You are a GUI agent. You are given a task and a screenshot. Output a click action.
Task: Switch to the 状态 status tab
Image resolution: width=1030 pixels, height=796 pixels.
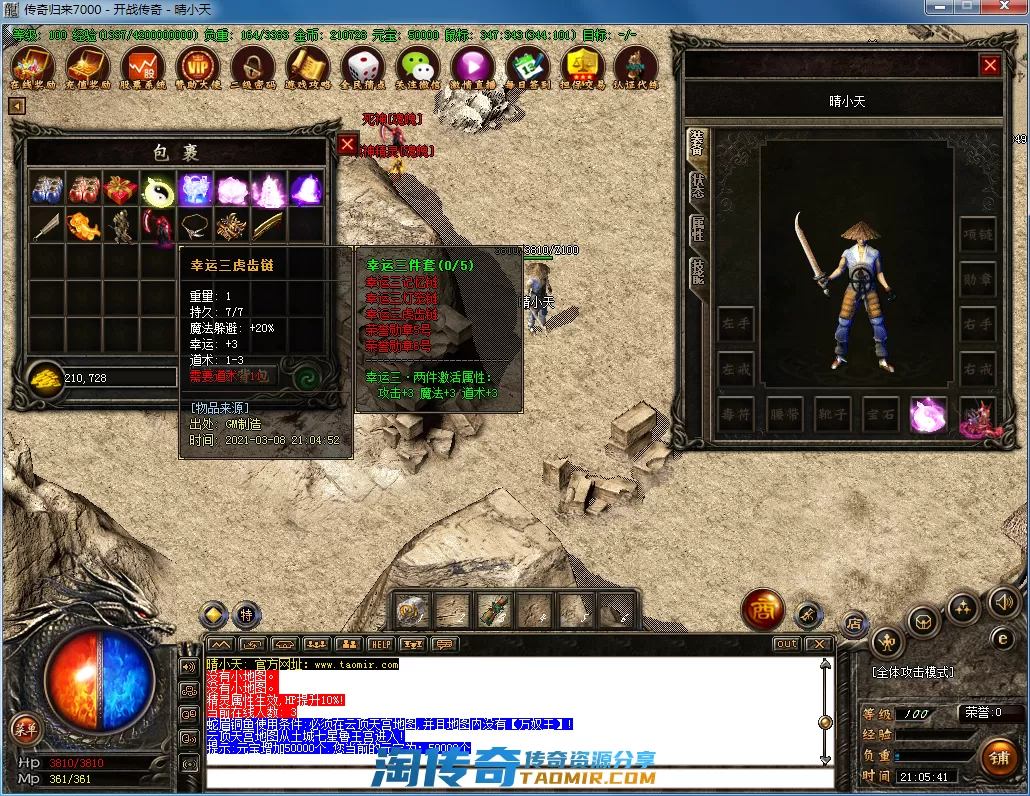point(697,186)
